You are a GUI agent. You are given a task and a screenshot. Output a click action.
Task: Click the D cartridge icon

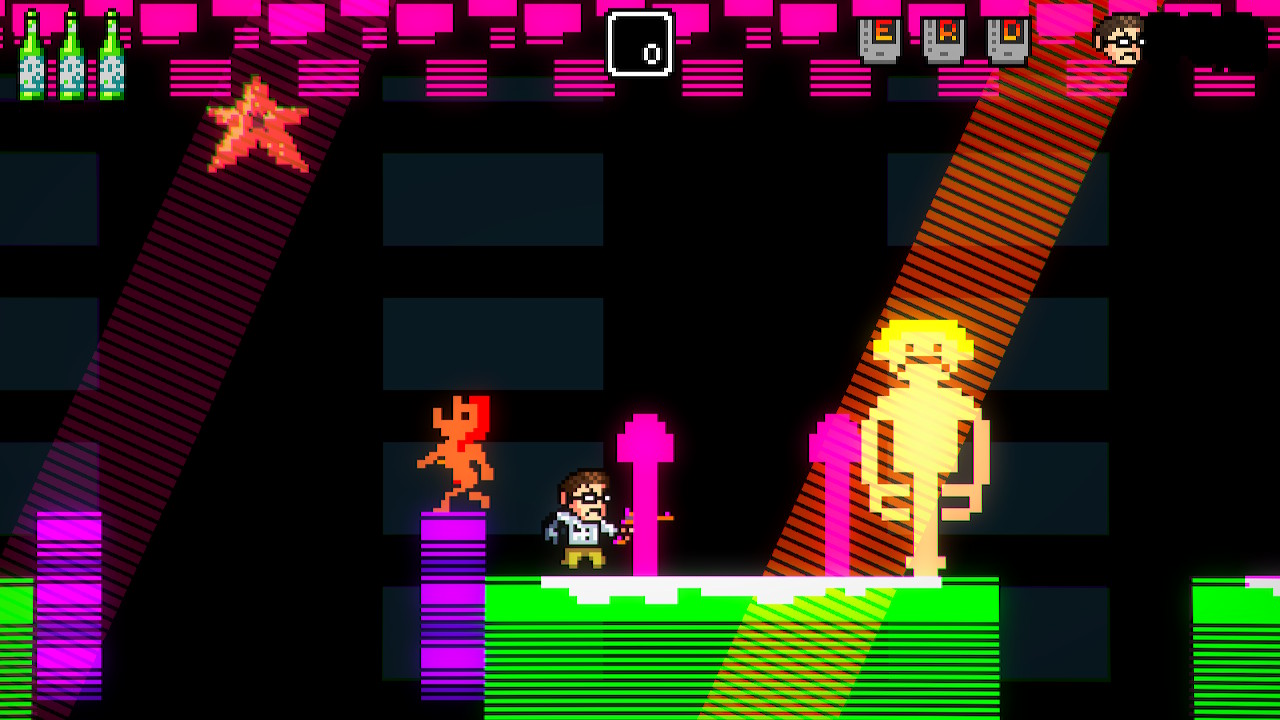tap(1008, 40)
